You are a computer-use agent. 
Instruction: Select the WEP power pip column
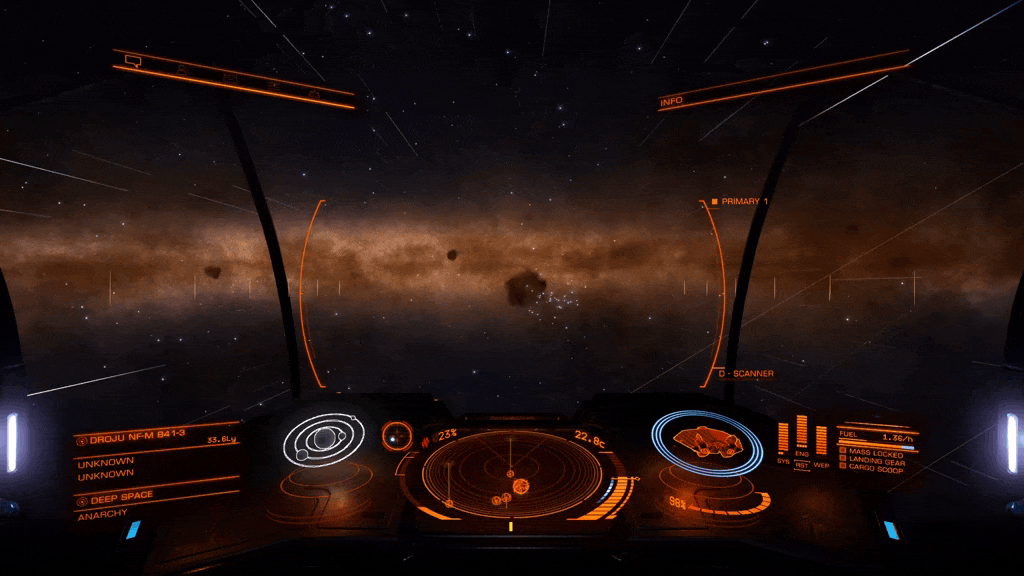pos(821,440)
